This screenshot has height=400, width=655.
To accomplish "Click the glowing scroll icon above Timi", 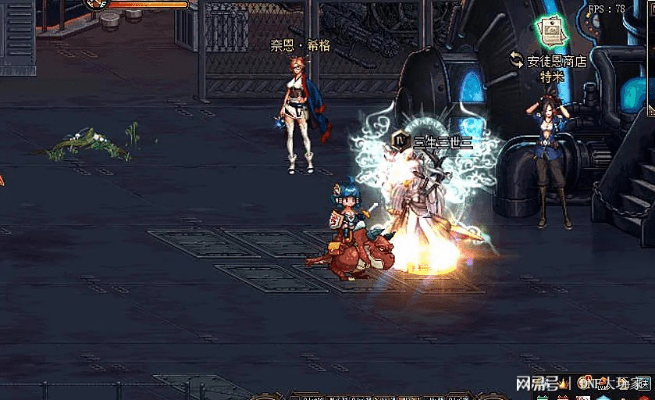I will tap(551, 31).
